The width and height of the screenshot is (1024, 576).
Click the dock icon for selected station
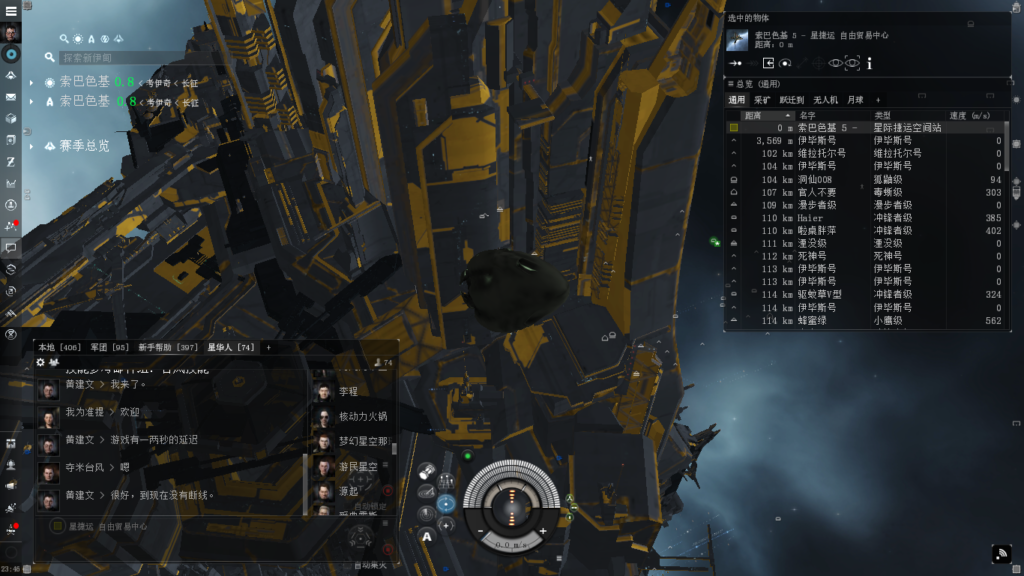click(x=769, y=63)
